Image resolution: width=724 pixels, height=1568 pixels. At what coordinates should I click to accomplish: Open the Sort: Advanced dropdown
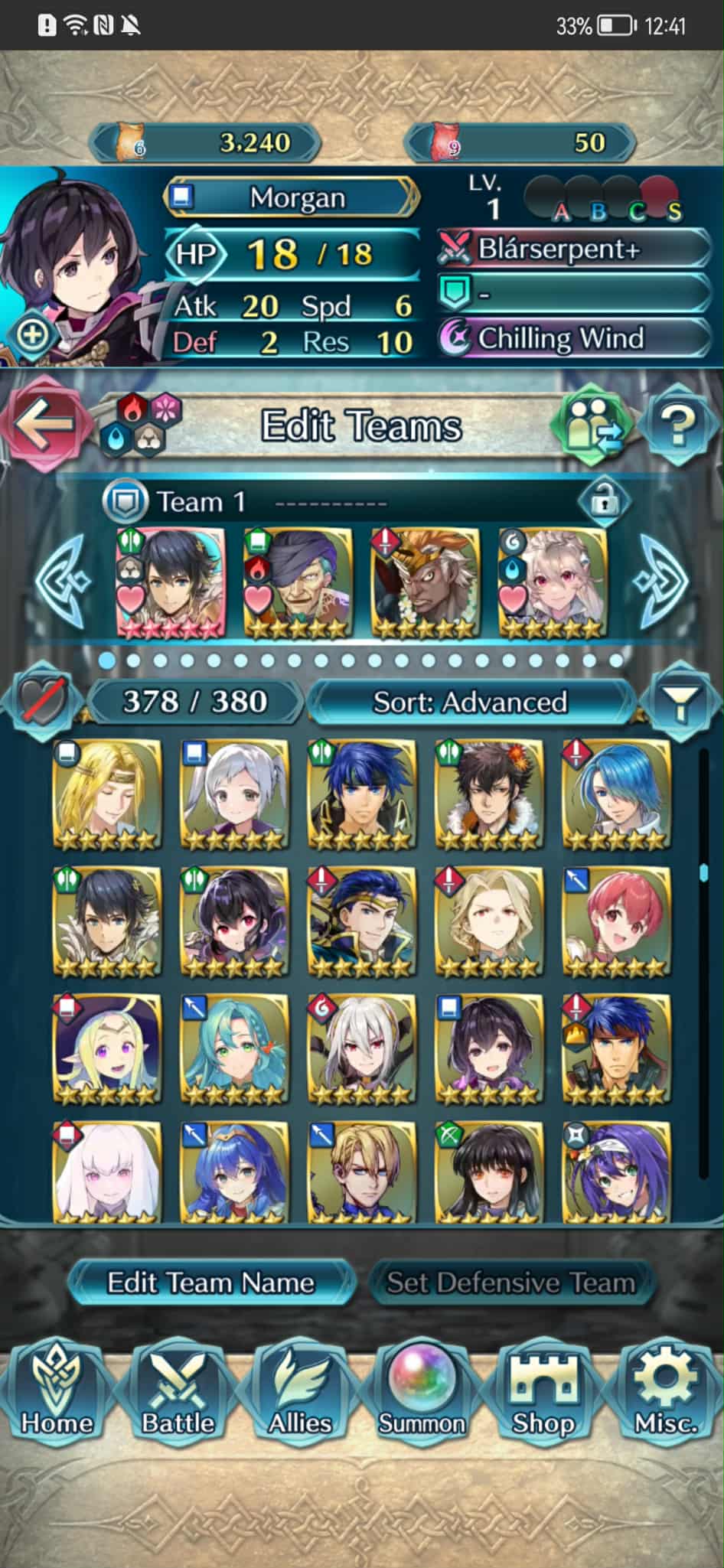click(470, 702)
